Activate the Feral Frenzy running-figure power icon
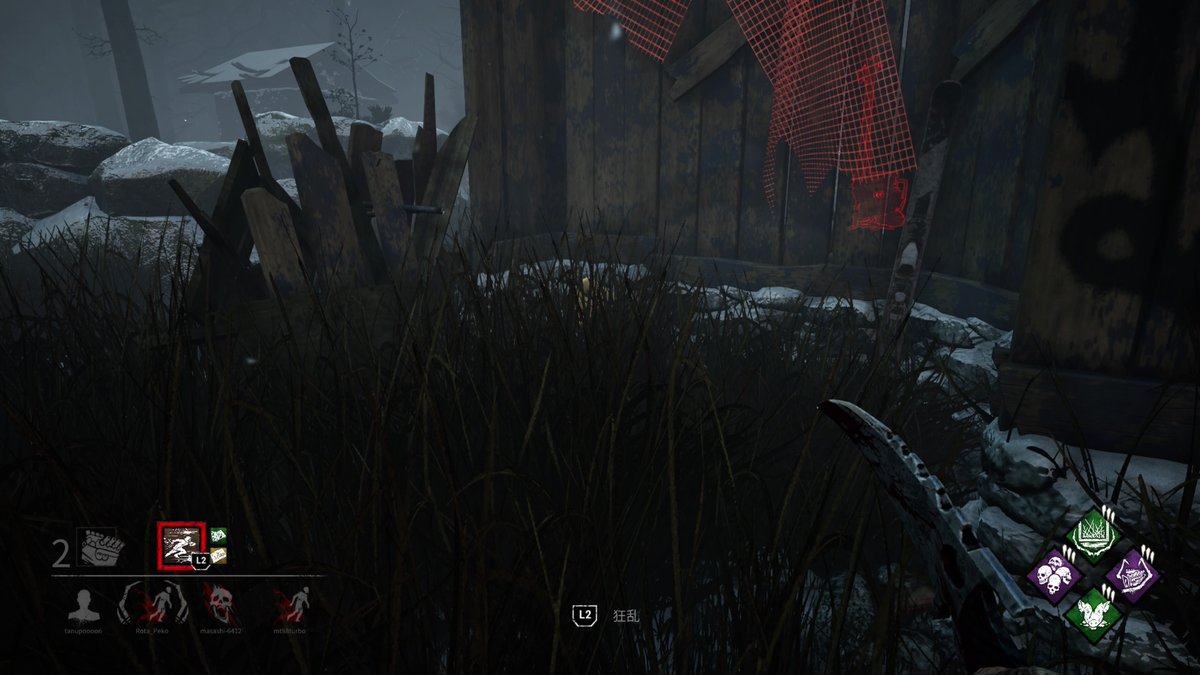Screen dimensions: 1200x675 (x=181, y=544)
